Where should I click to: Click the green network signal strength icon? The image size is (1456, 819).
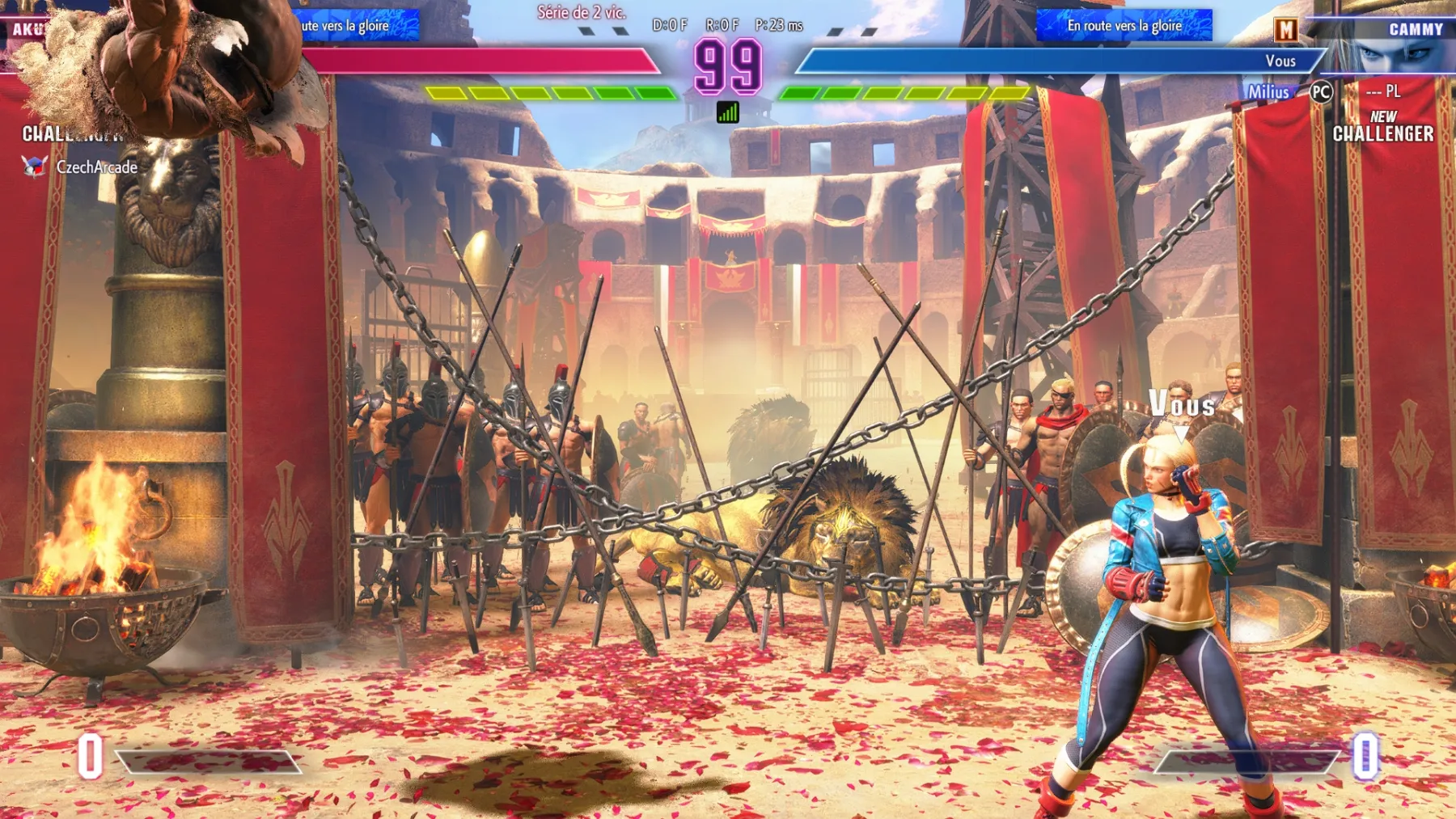tap(728, 113)
